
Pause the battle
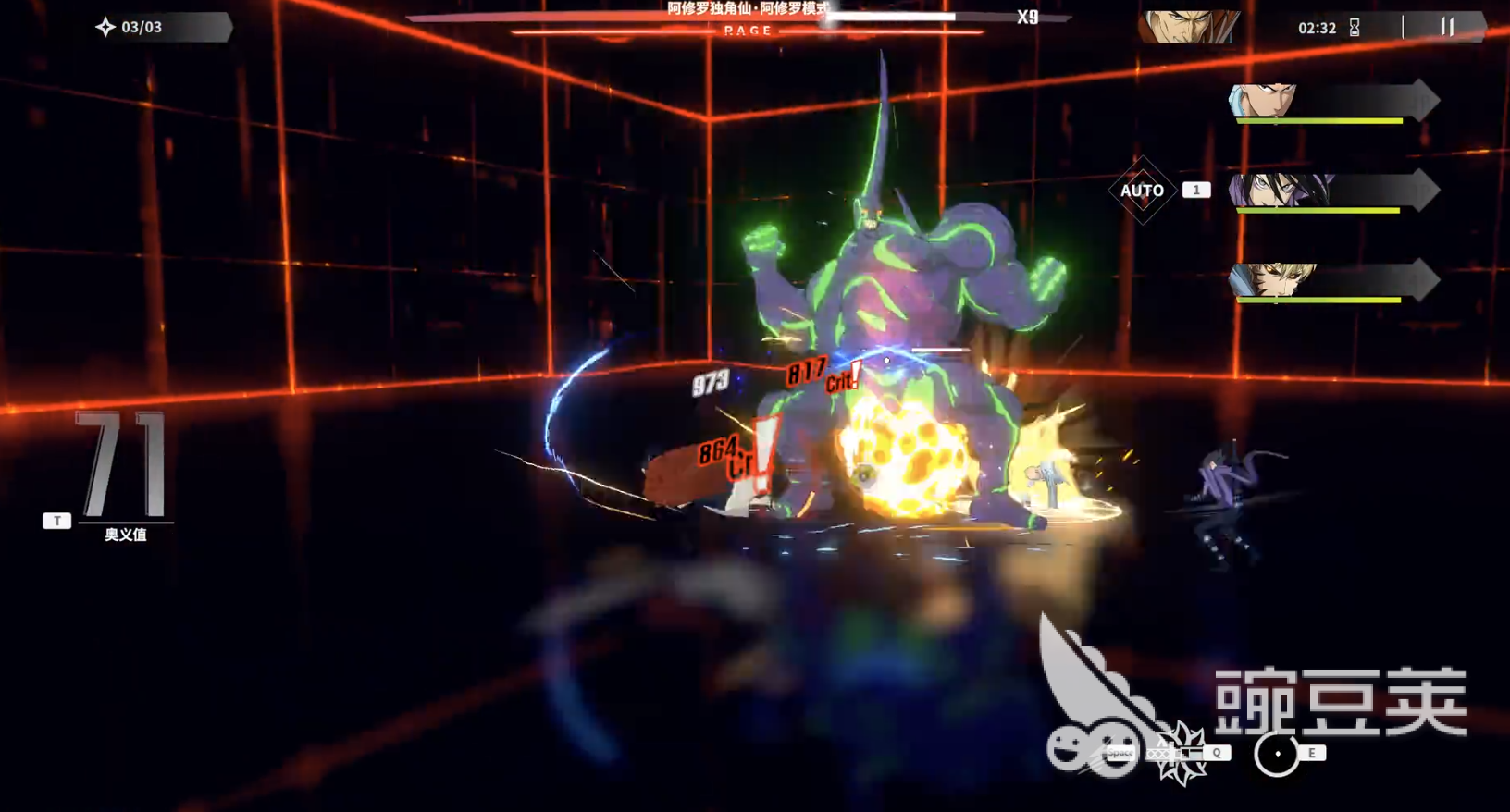pyautogui.click(x=1447, y=28)
